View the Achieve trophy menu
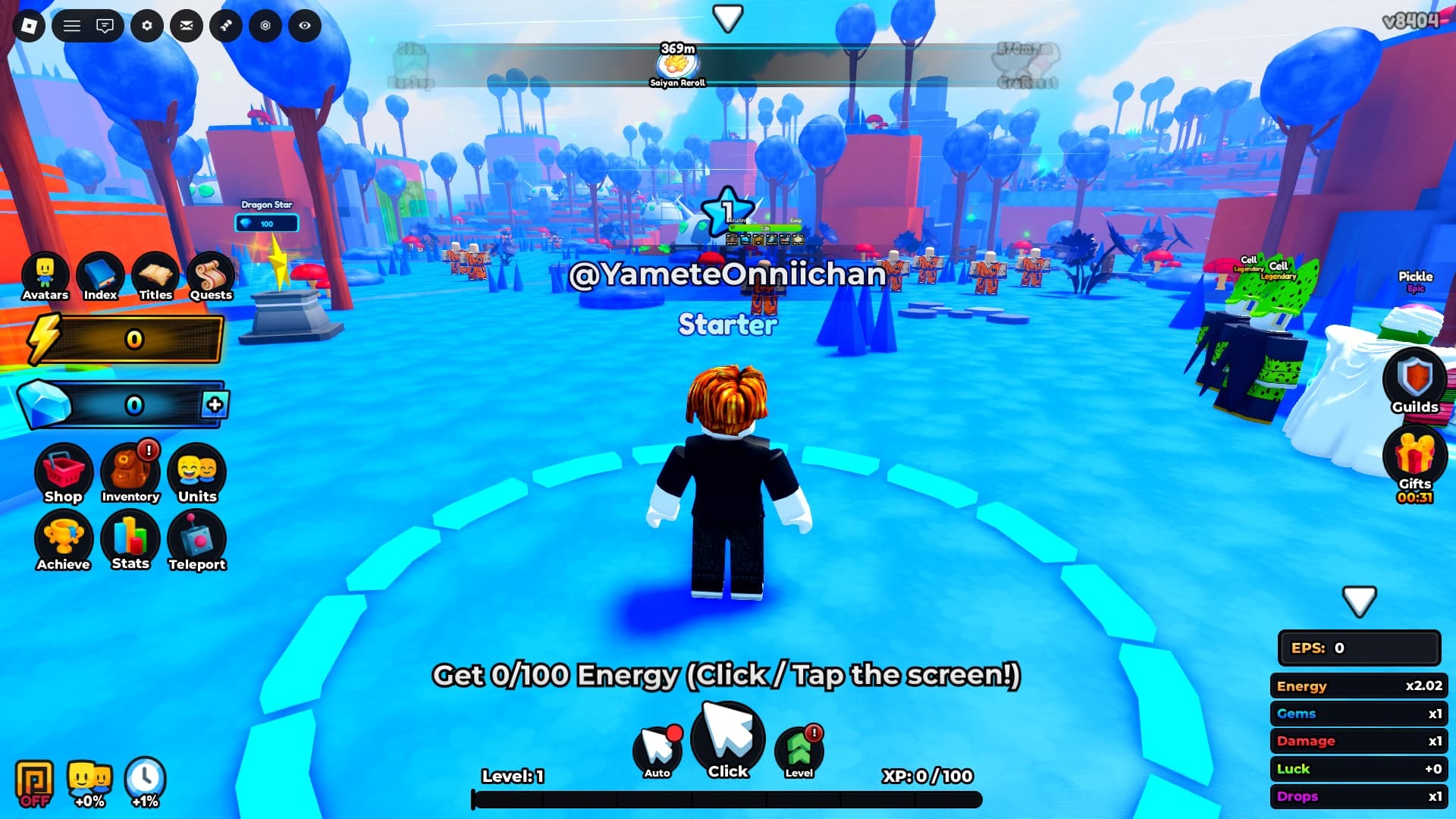 click(x=63, y=540)
